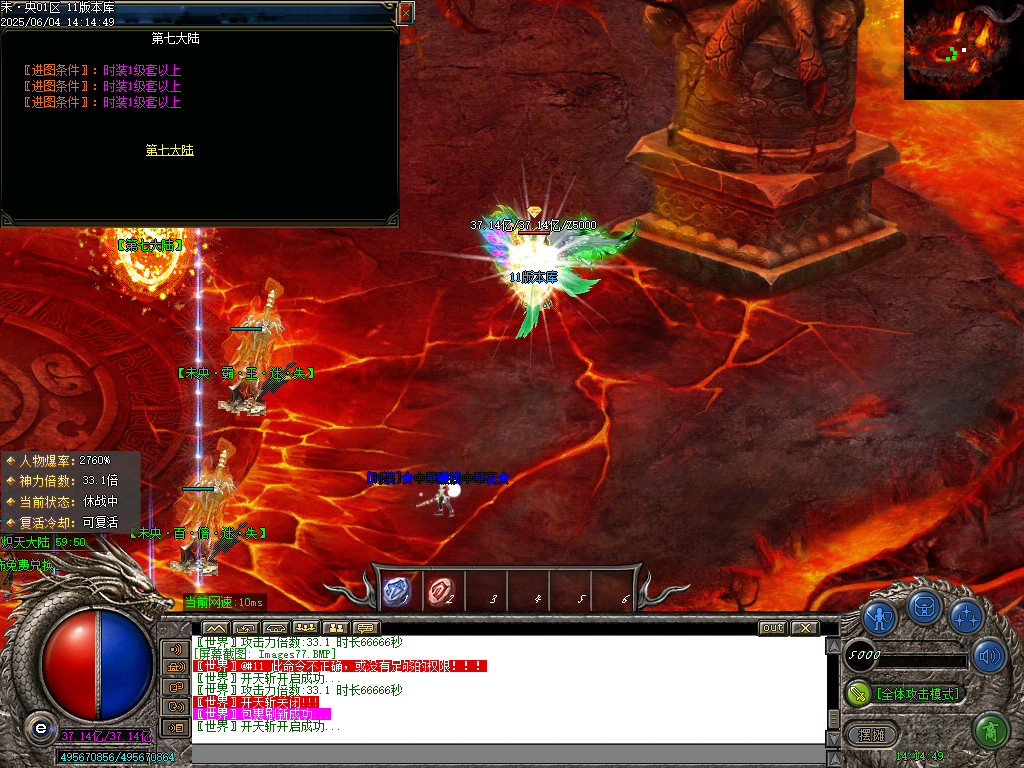1024x768 pixels.
Task: Click the round 'e' button by the orb
Action: pyautogui.click(x=39, y=727)
